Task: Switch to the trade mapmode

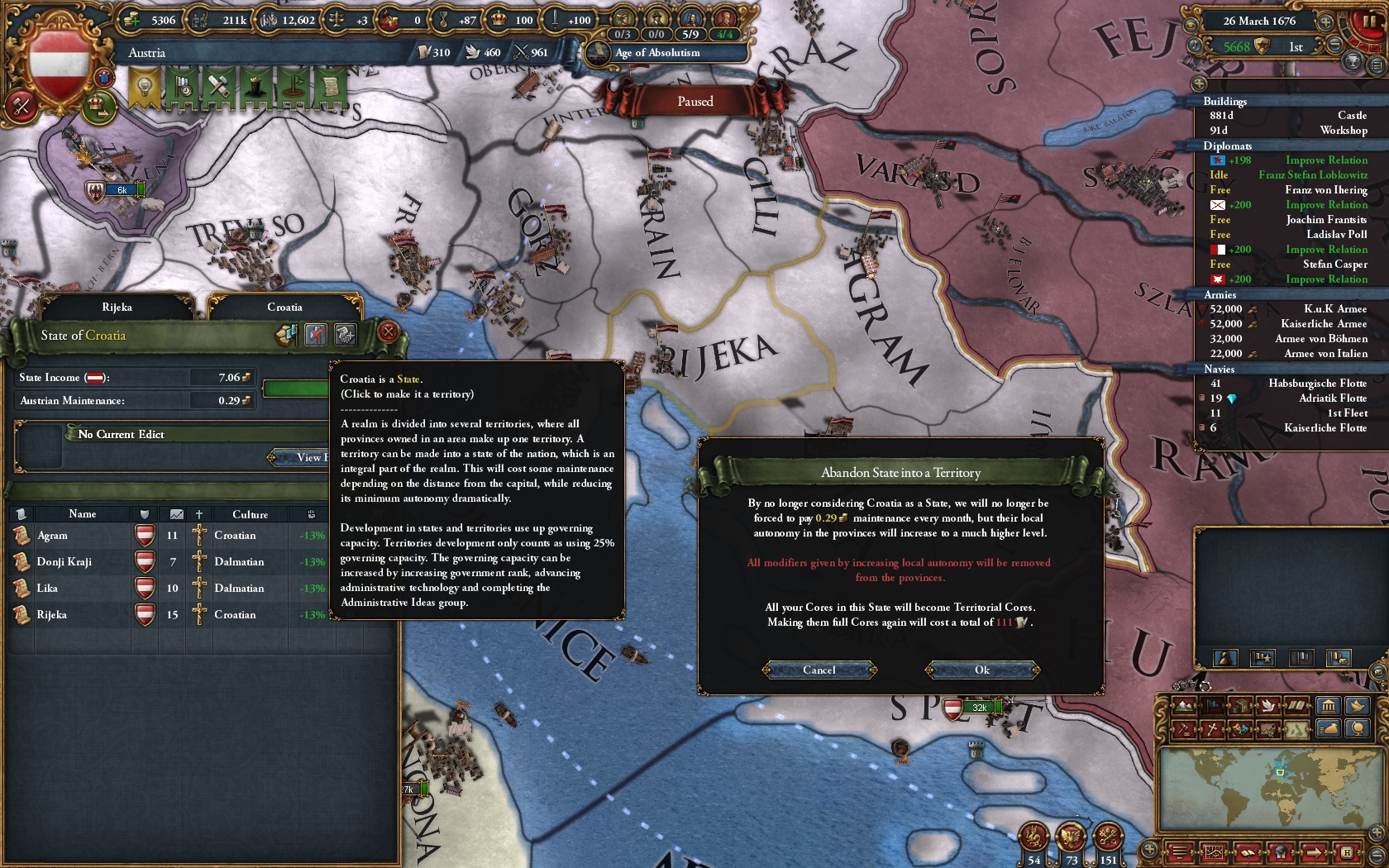Action: [x=1239, y=706]
